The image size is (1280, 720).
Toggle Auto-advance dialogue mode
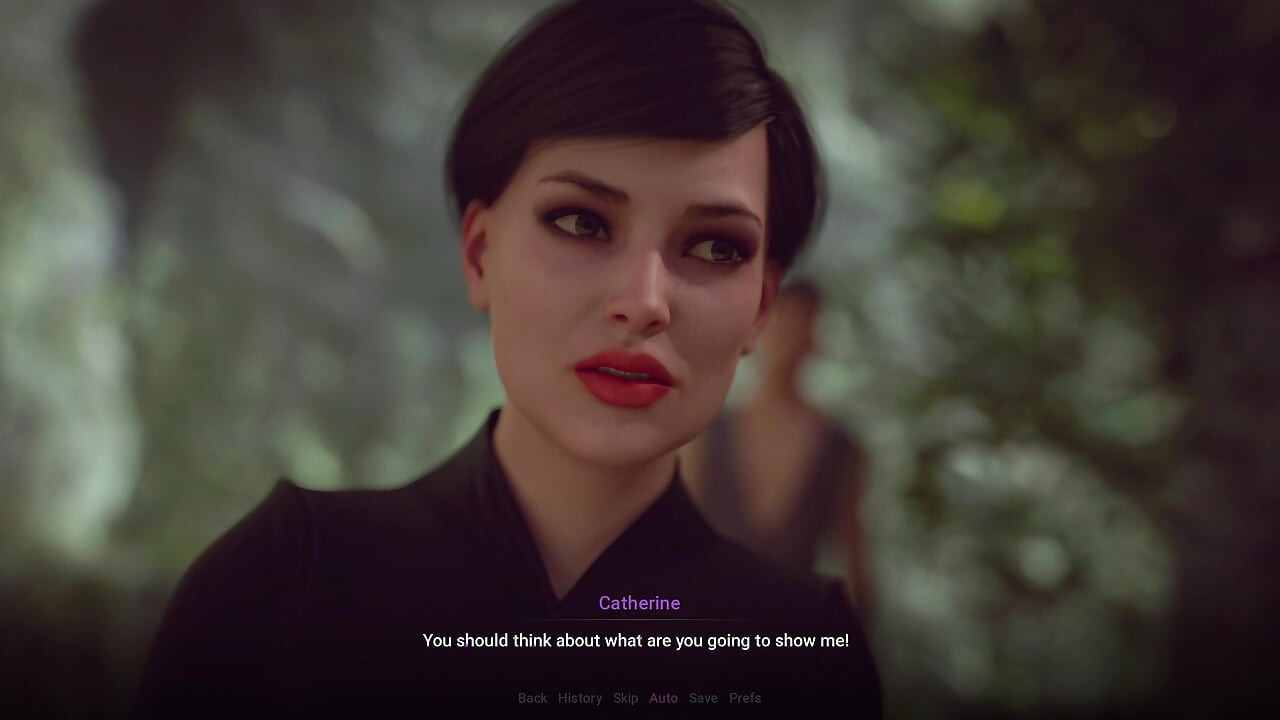(x=663, y=698)
